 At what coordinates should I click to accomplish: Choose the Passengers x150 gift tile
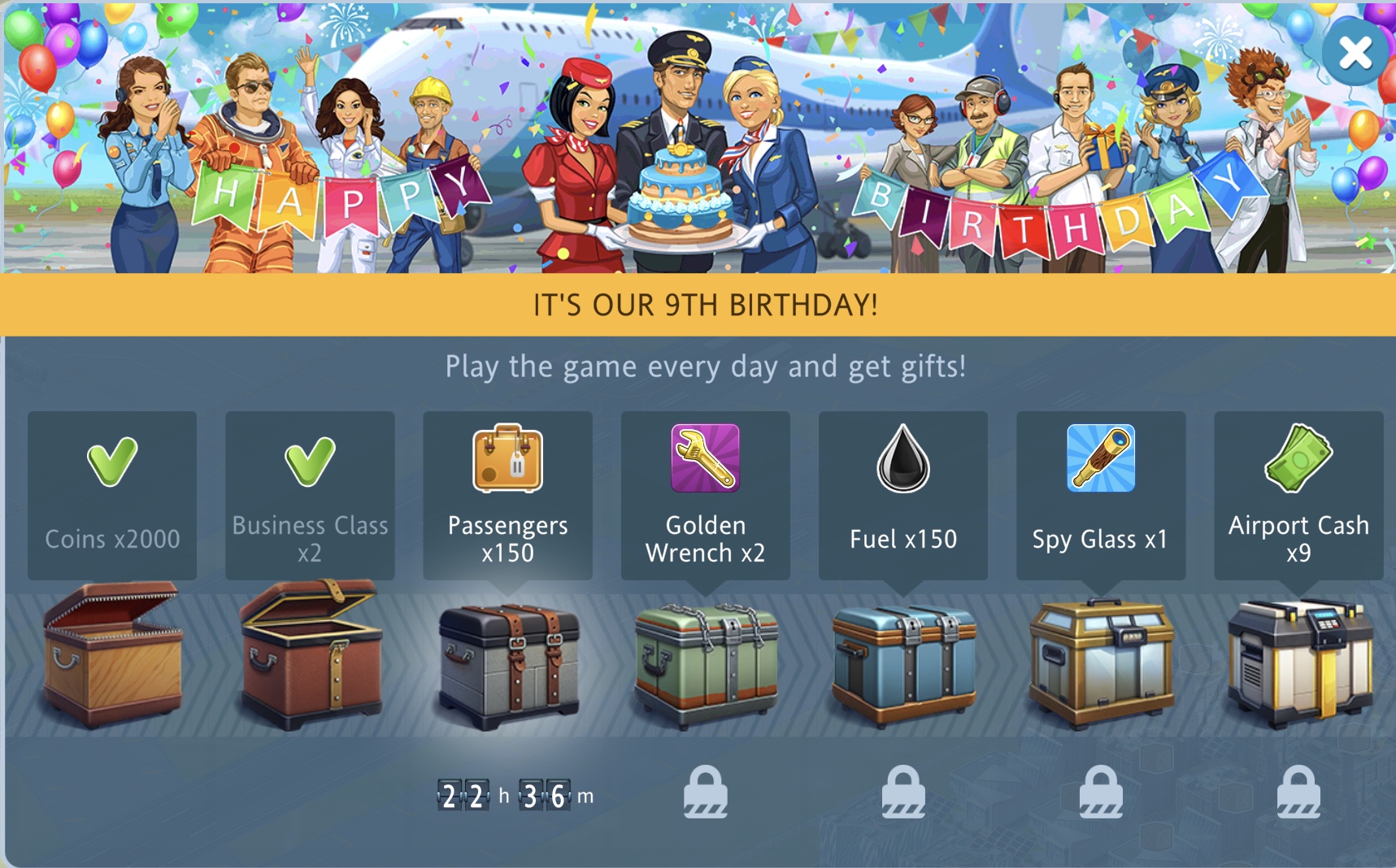[x=507, y=495]
